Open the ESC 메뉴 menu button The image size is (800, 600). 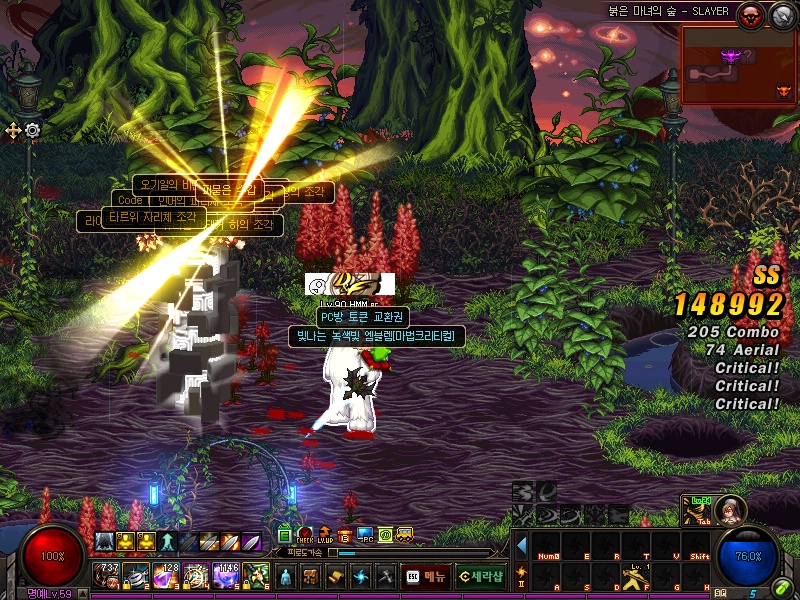[x=424, y=576]
